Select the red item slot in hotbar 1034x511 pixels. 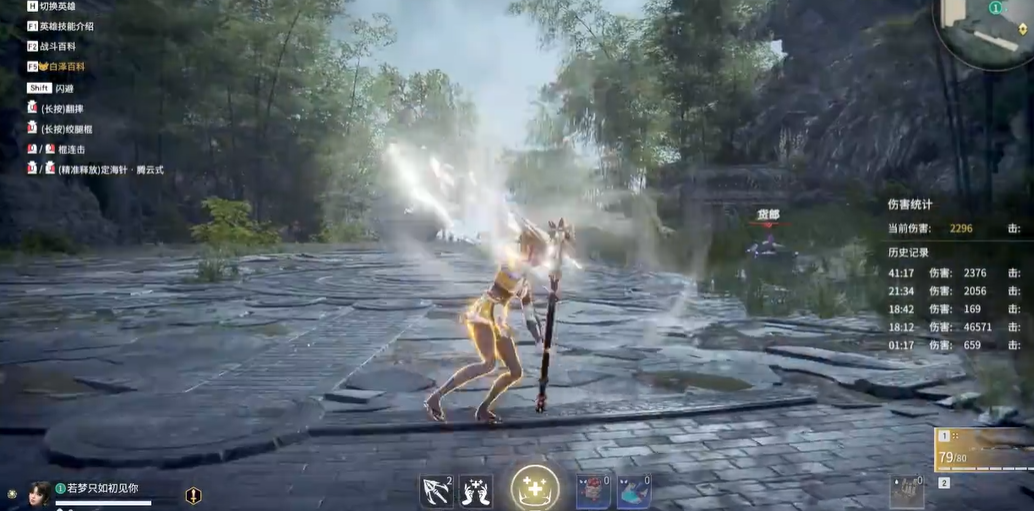pos(593,491)
